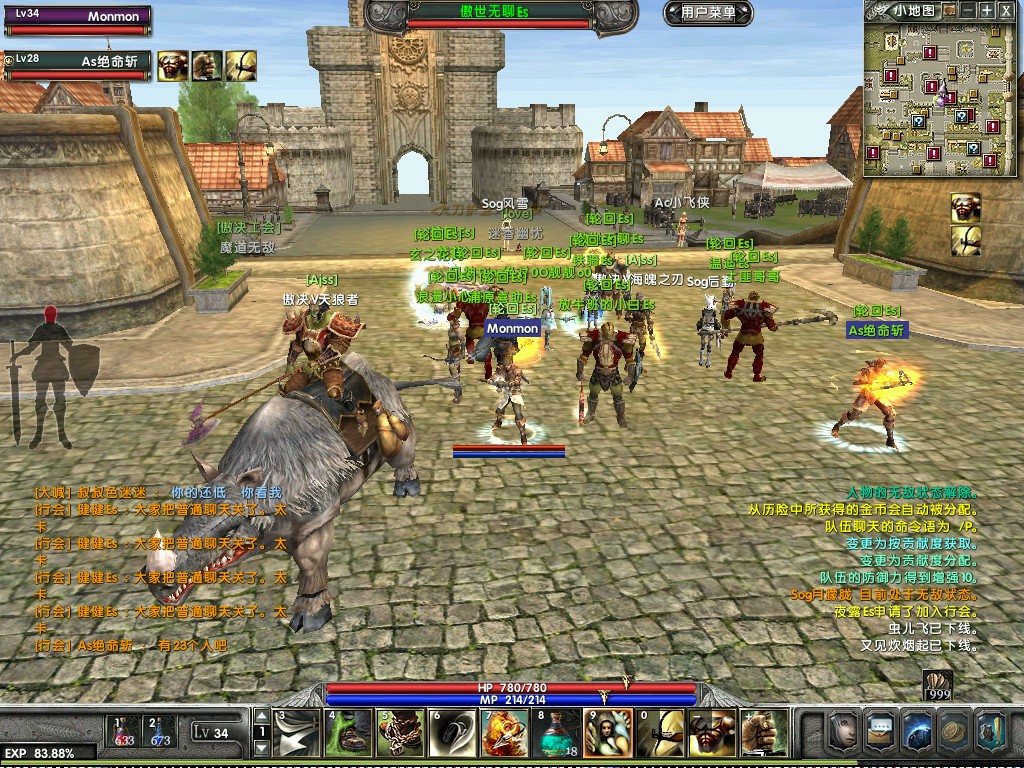Zoom in the minimap with plus button
This screenshot has height=768, width=1024.
(x=987, y=10)
